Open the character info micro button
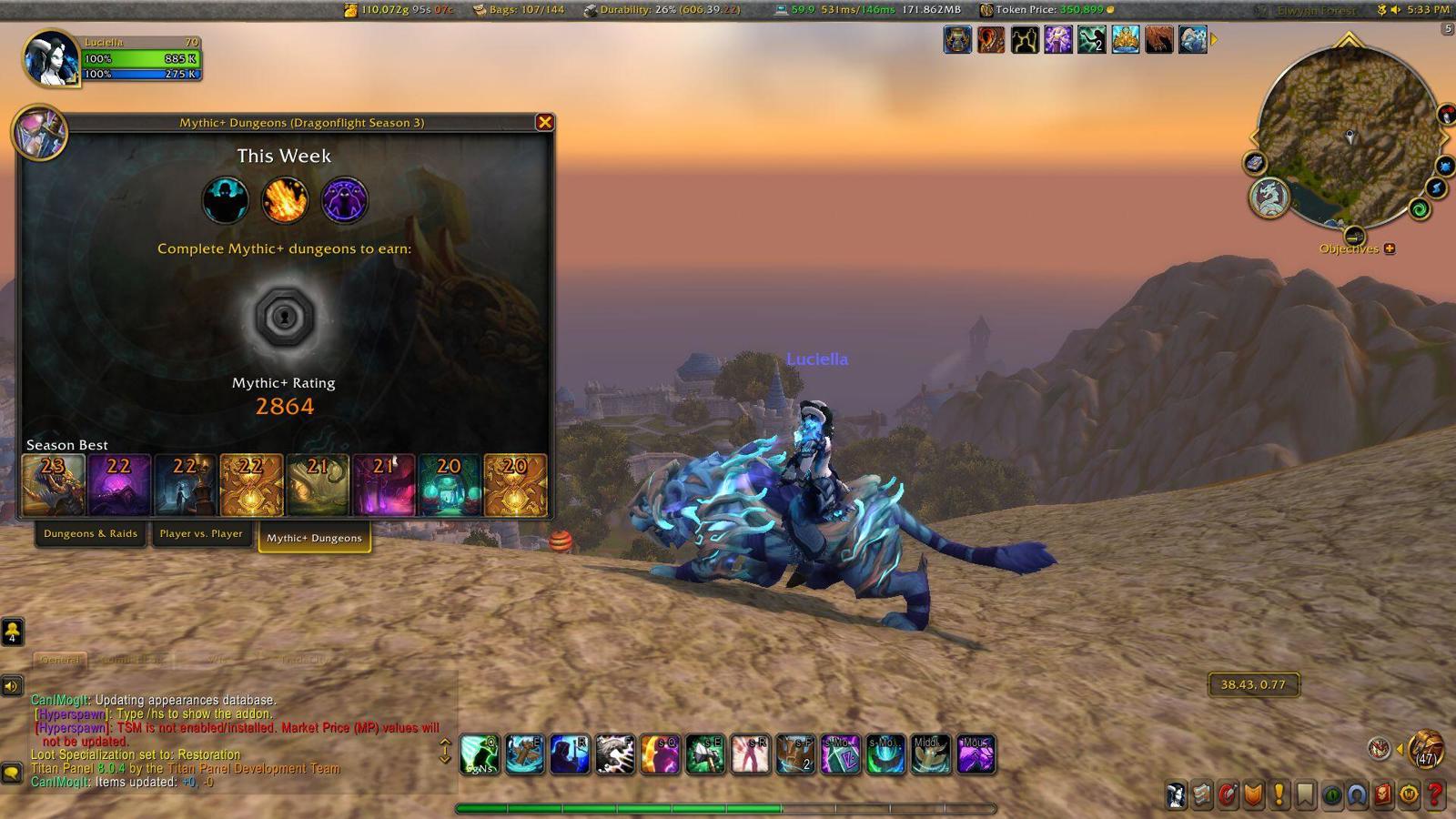 pyautogui.click(x=1177, y=795)
